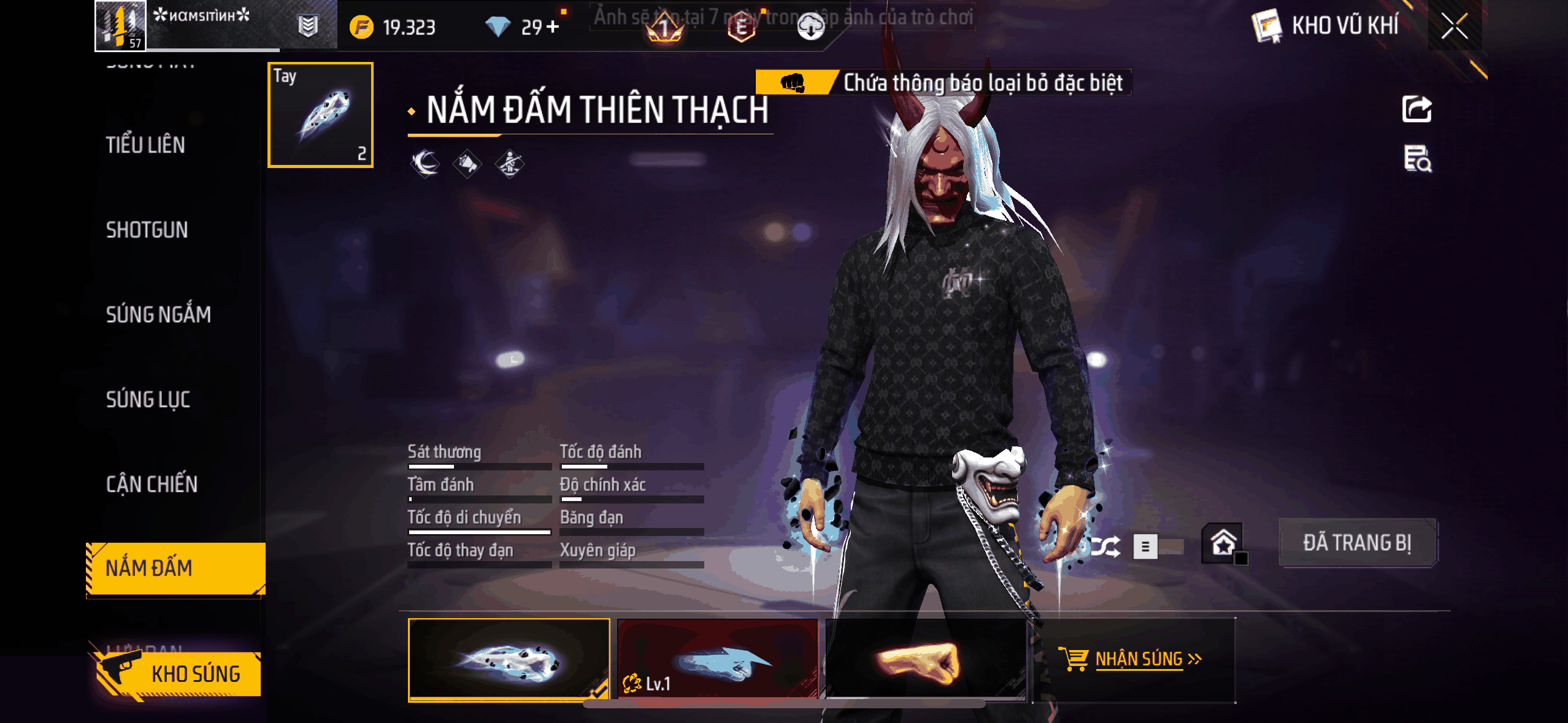Tap the share arrow icon

[x=1416, y=110]
